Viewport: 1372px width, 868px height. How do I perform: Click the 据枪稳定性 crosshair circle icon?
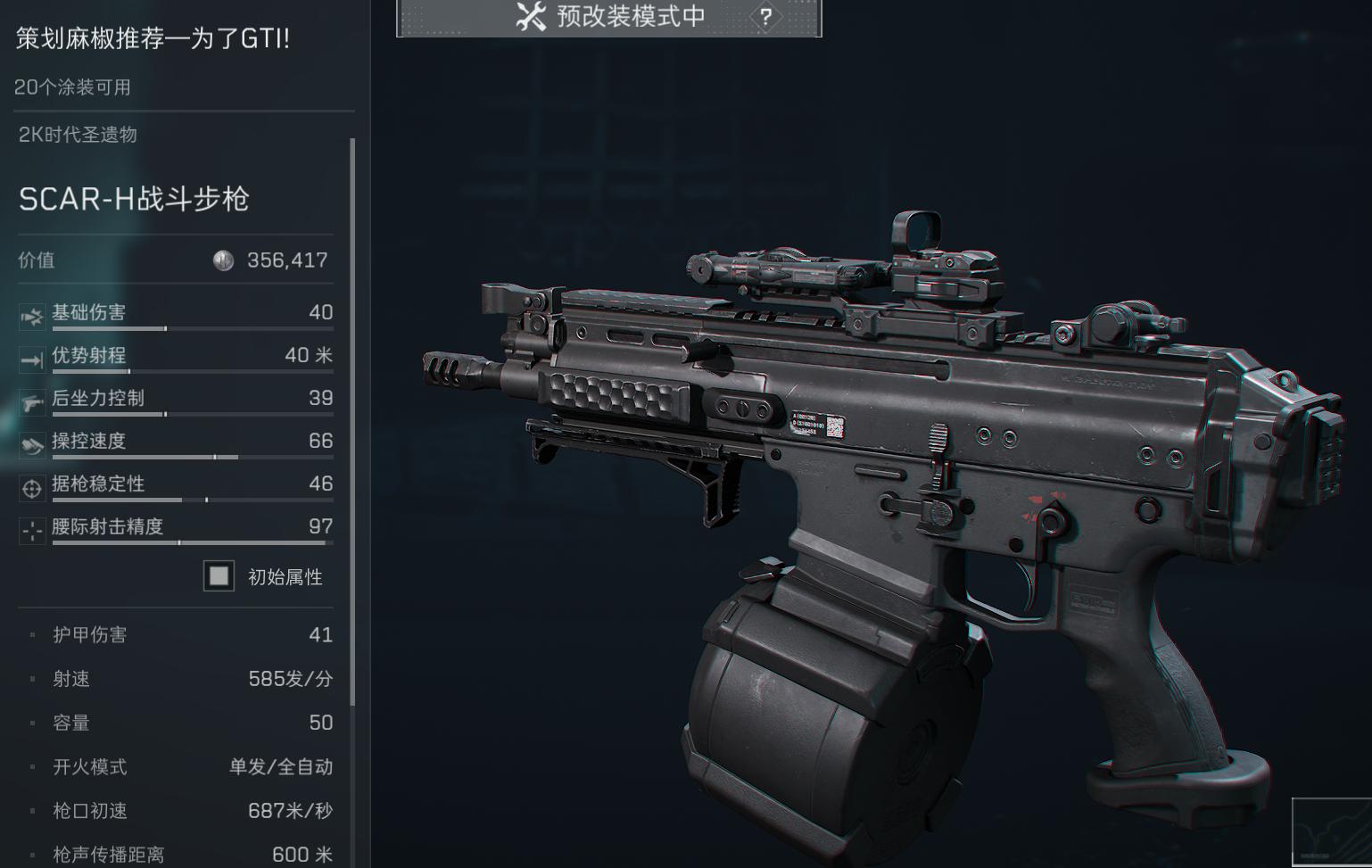tap(31, 487)
